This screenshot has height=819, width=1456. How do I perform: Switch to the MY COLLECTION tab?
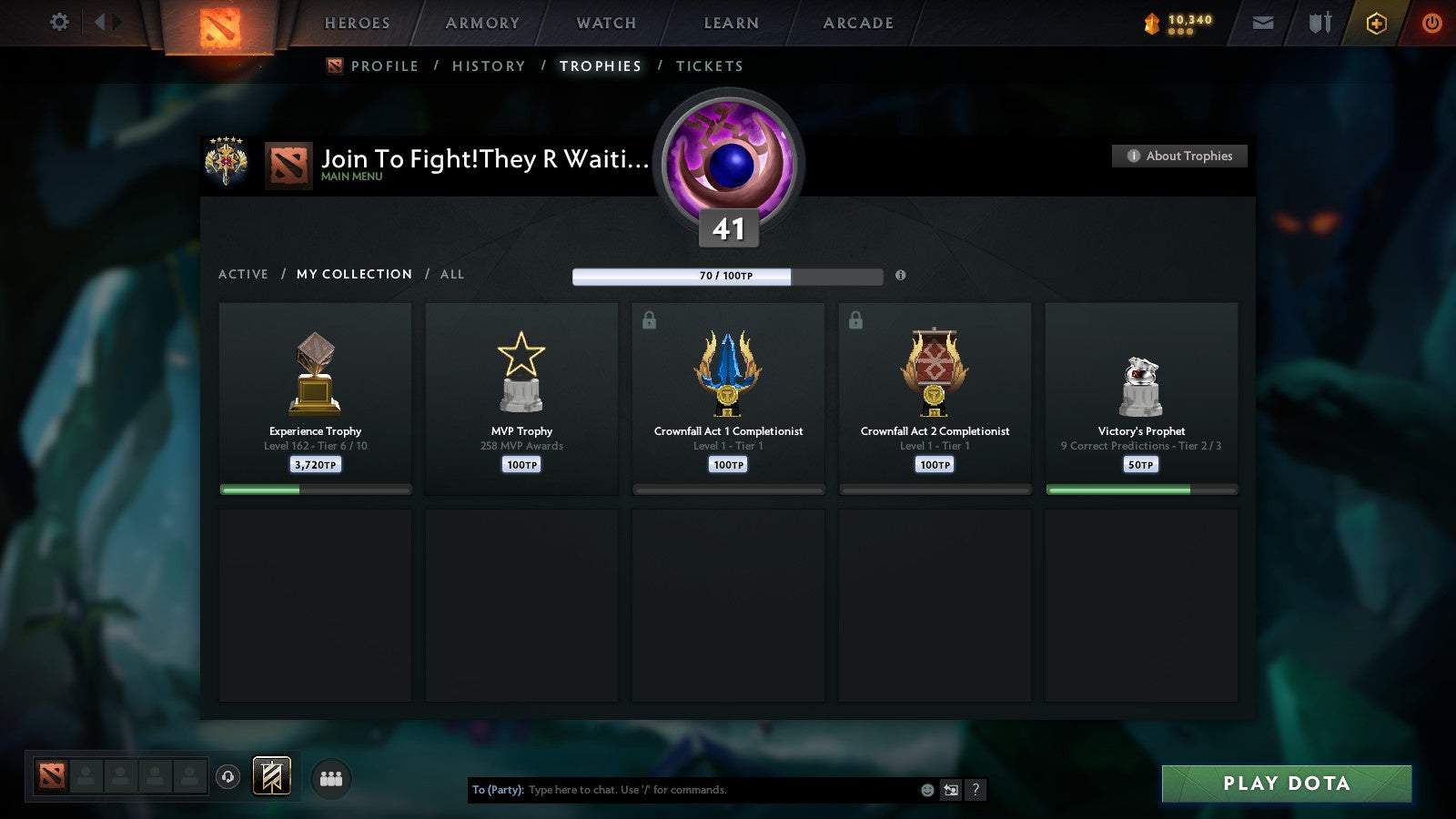(353, 274)
